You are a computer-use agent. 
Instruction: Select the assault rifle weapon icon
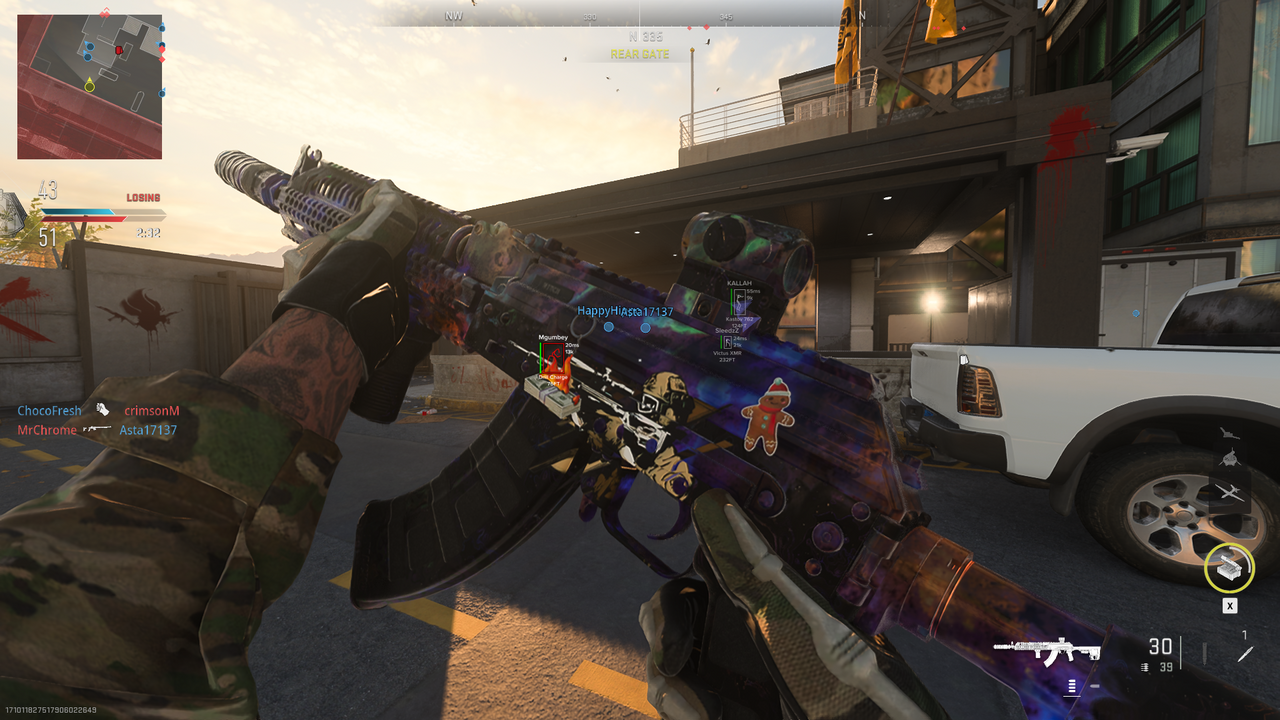[x=1047, y=652]
